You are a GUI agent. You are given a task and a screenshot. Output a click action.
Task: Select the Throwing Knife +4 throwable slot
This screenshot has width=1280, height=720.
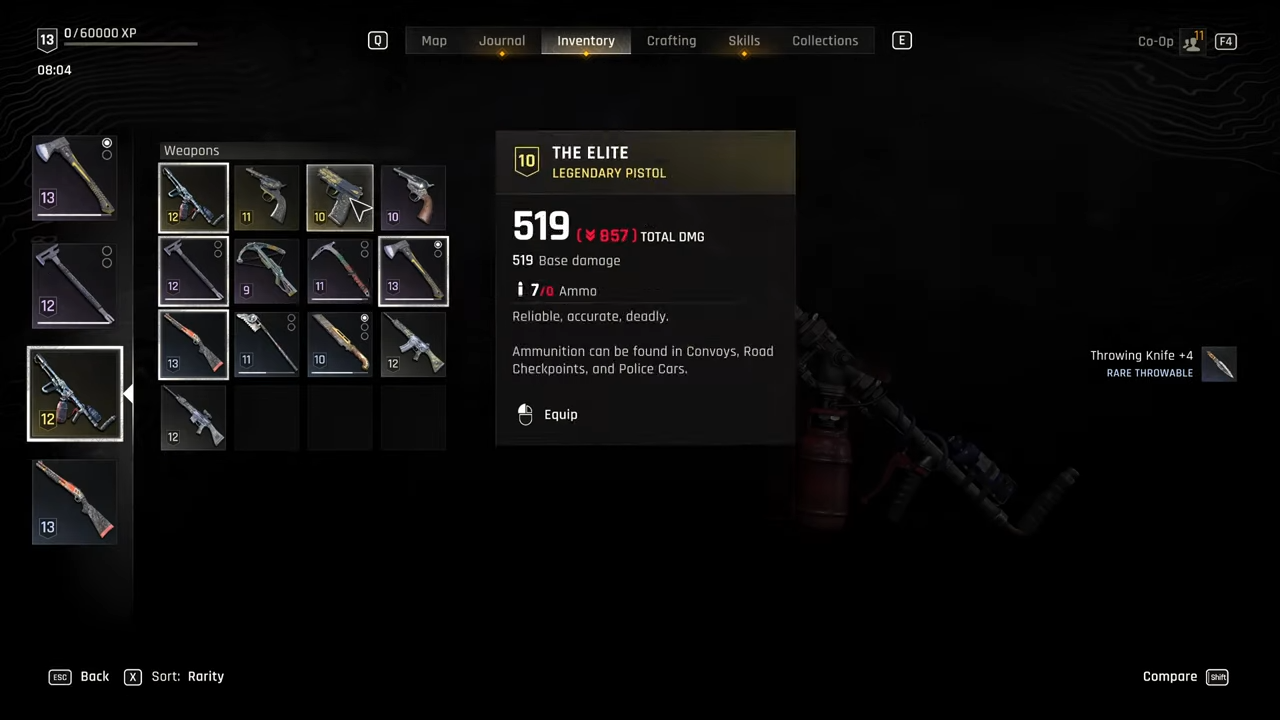1219,364
